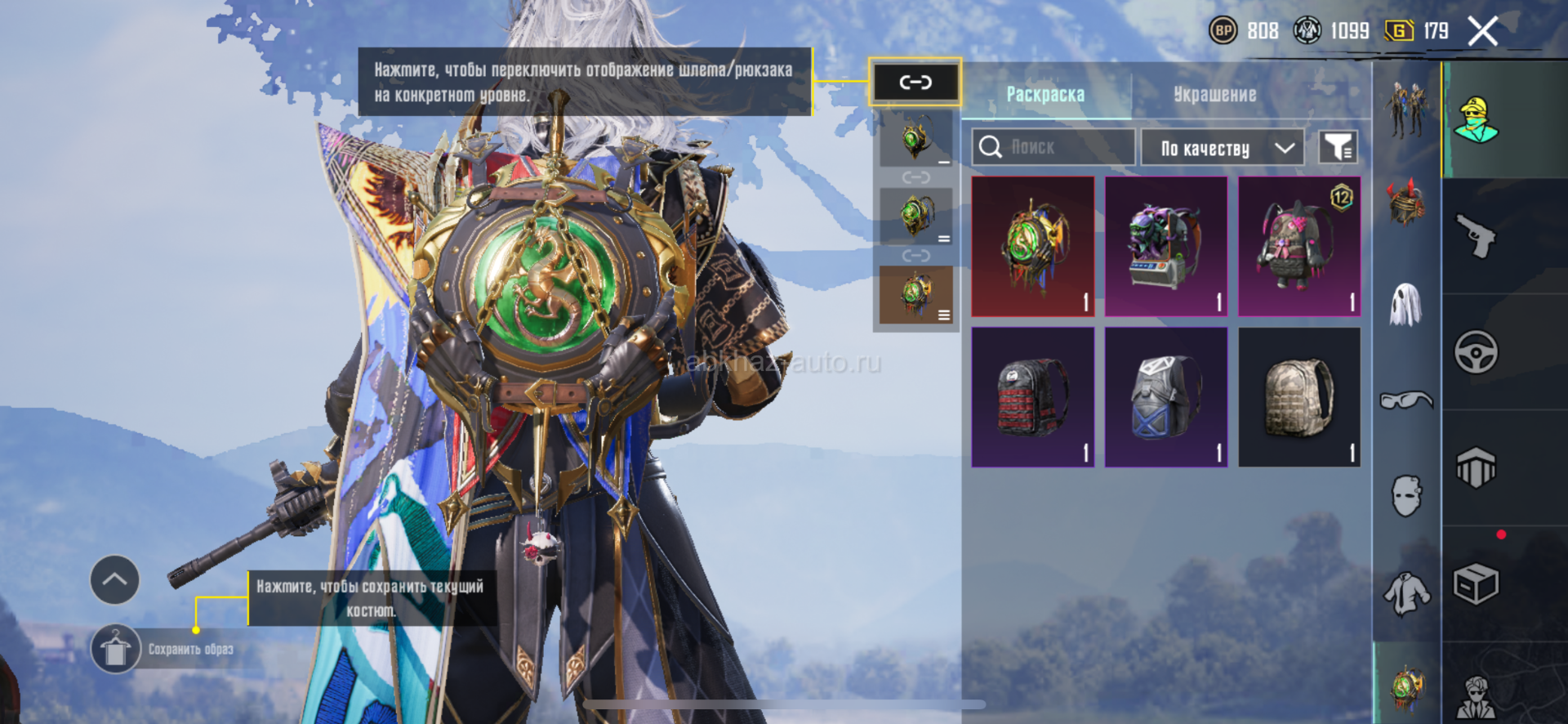Select the desert camouflage backpack
Screen dimensions: 1568x724
click(x=1299, y=397)
